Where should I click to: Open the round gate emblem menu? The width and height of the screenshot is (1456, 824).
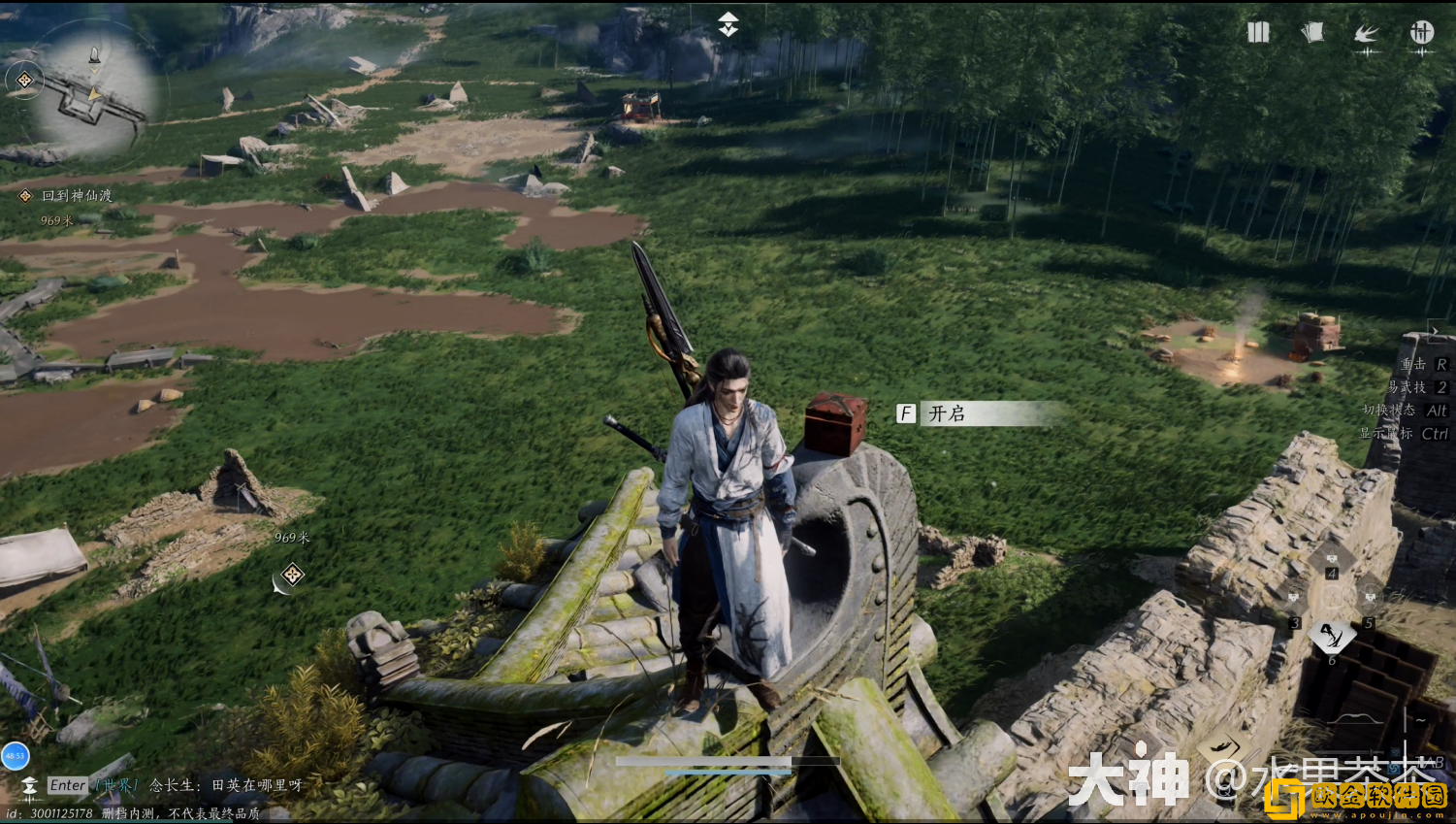coord(1421,33)
